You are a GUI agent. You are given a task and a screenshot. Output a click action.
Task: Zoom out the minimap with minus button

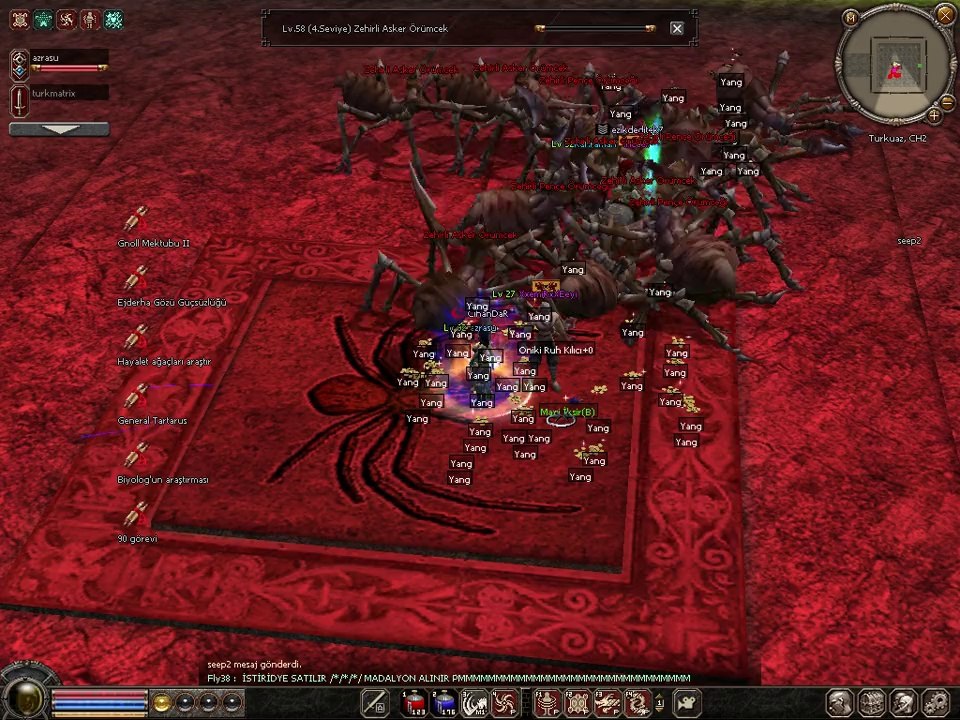(945, 101)
